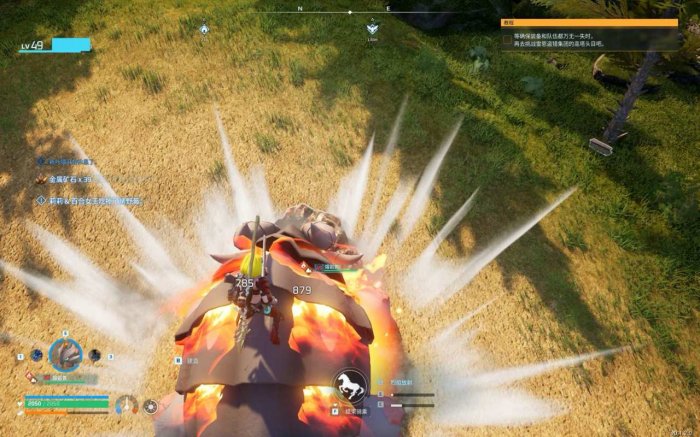Switch to the previous Pal in party
The width and height of the screenshot is (700, 437).
coord(37,355)
